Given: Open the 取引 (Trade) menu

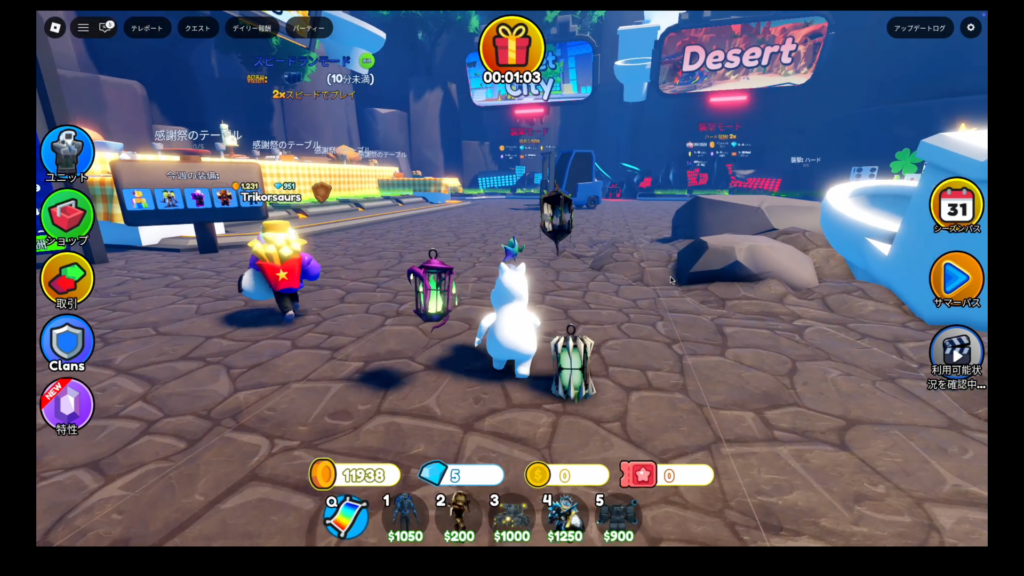Looking at the screenshot, I should pos(67,278).
